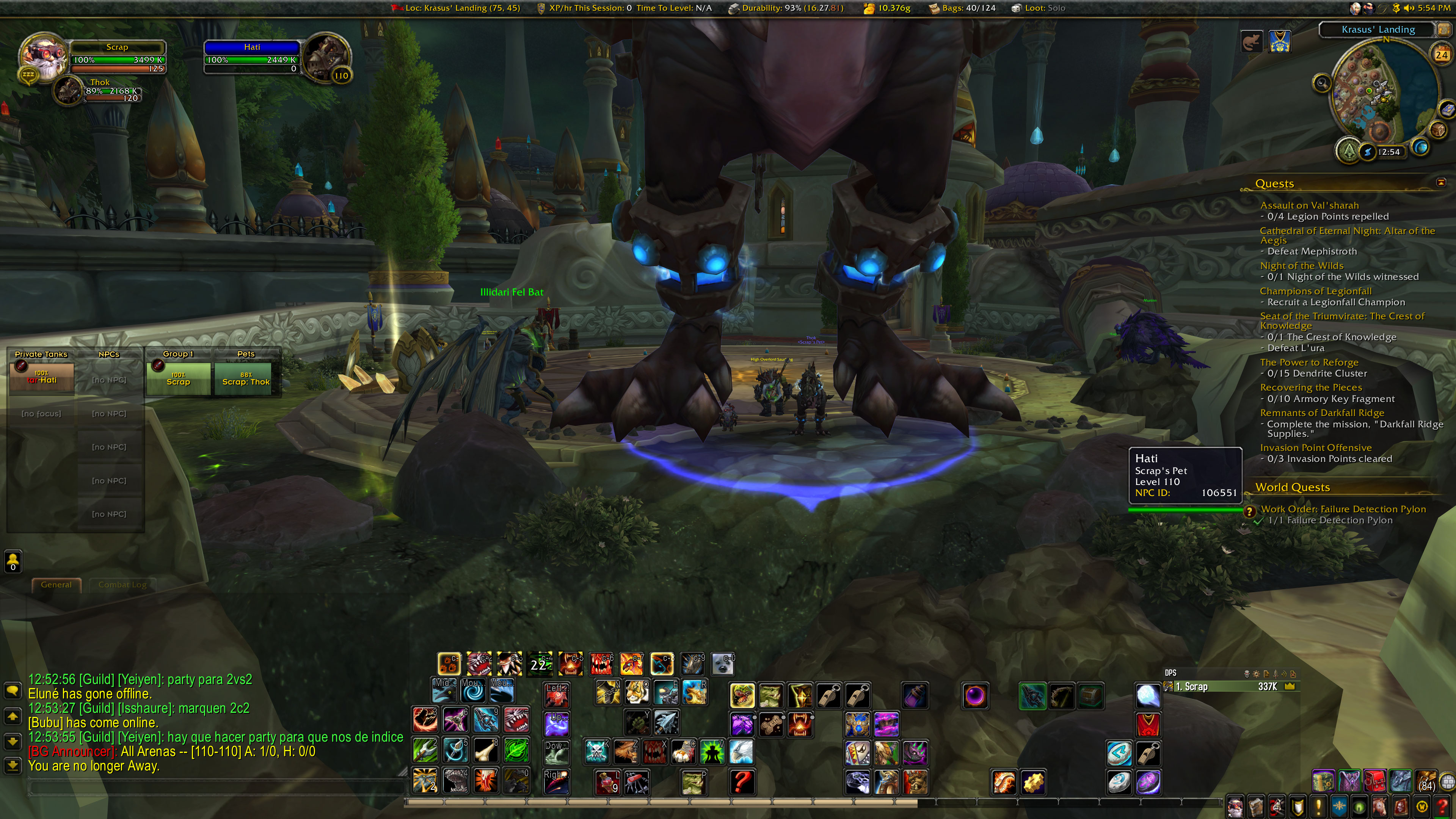Activate the red question mark action button
The height and width of the screenshot is (819, 1456).
(742, 782)
